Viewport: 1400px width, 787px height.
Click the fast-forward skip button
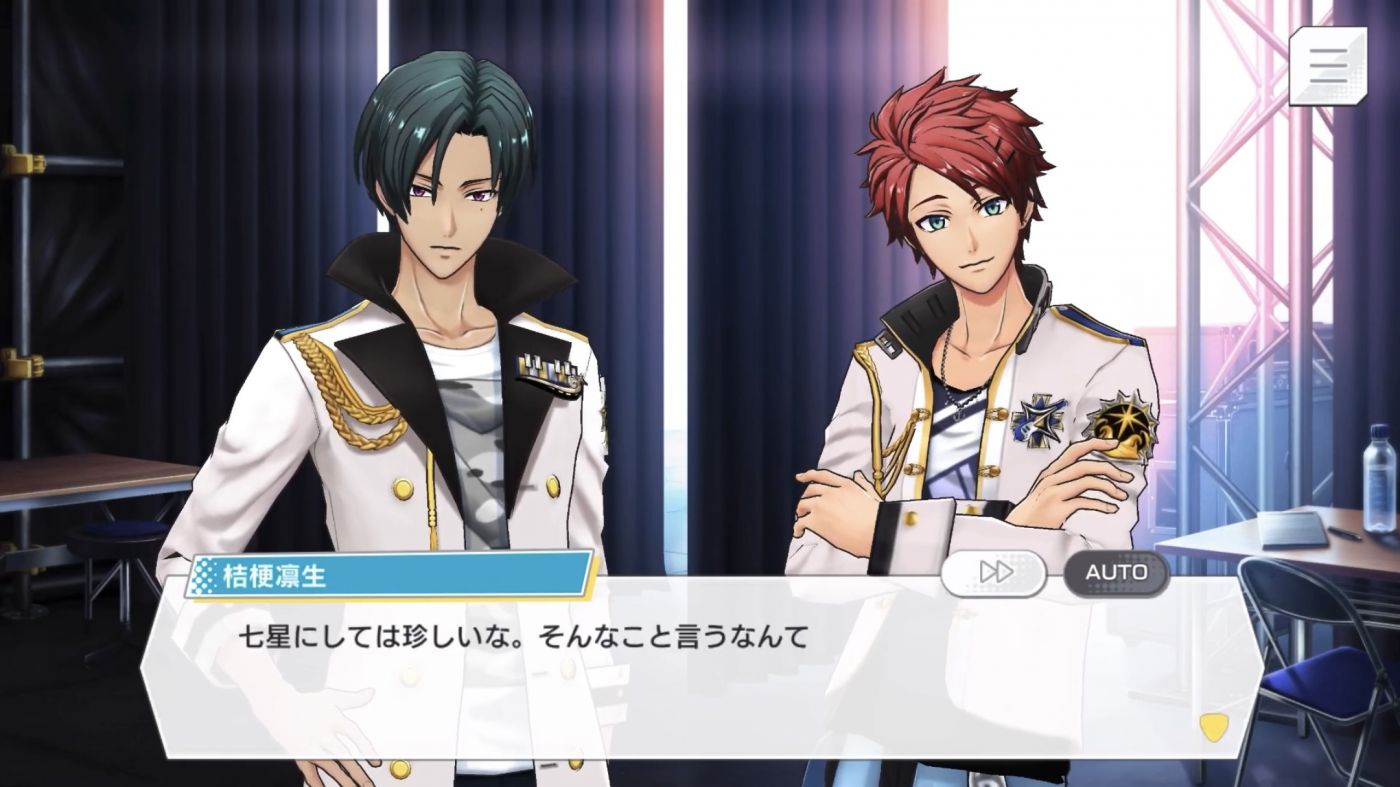click(x=993, y=573)
